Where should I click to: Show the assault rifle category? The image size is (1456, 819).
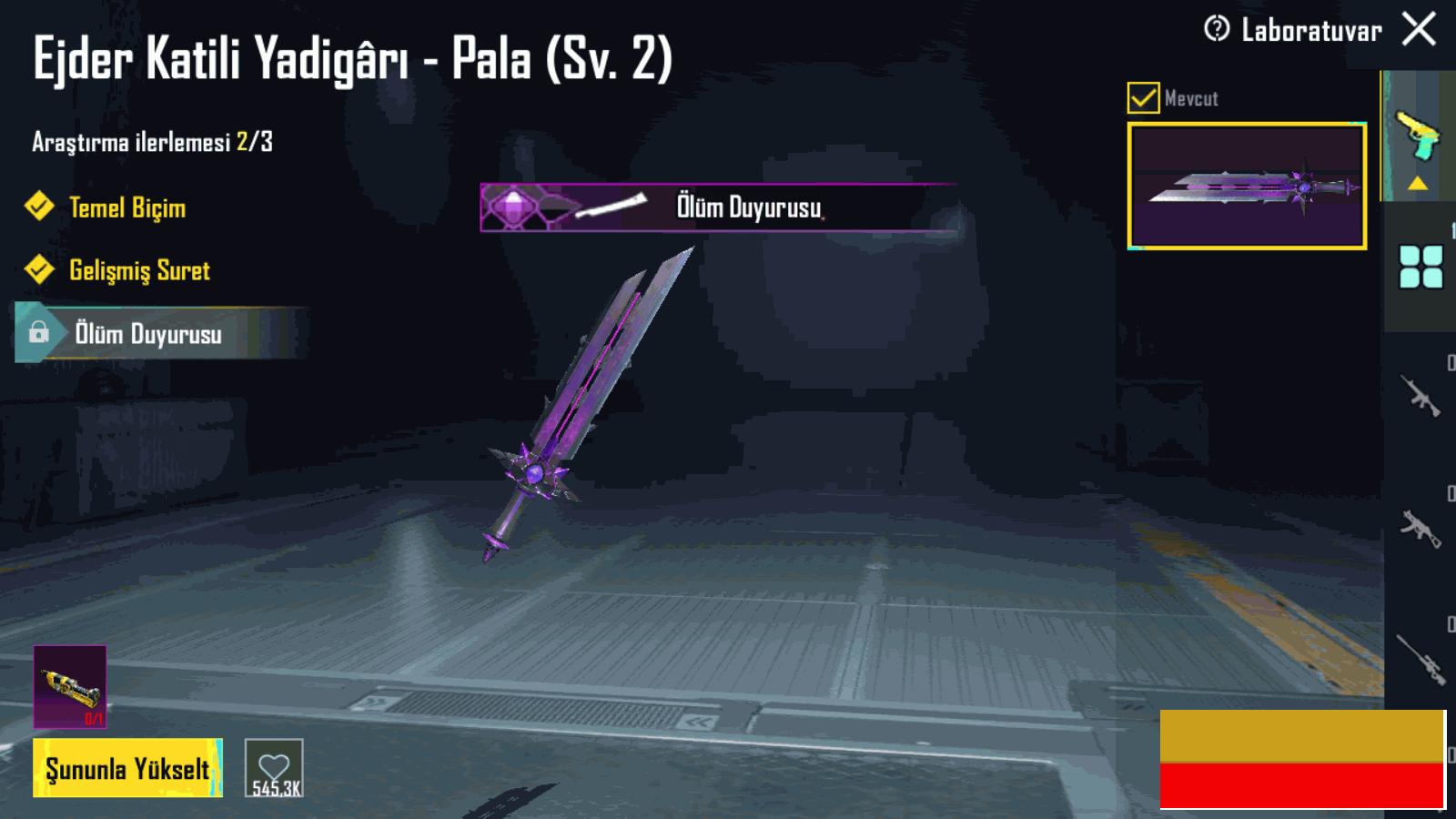click(1421, 396)
